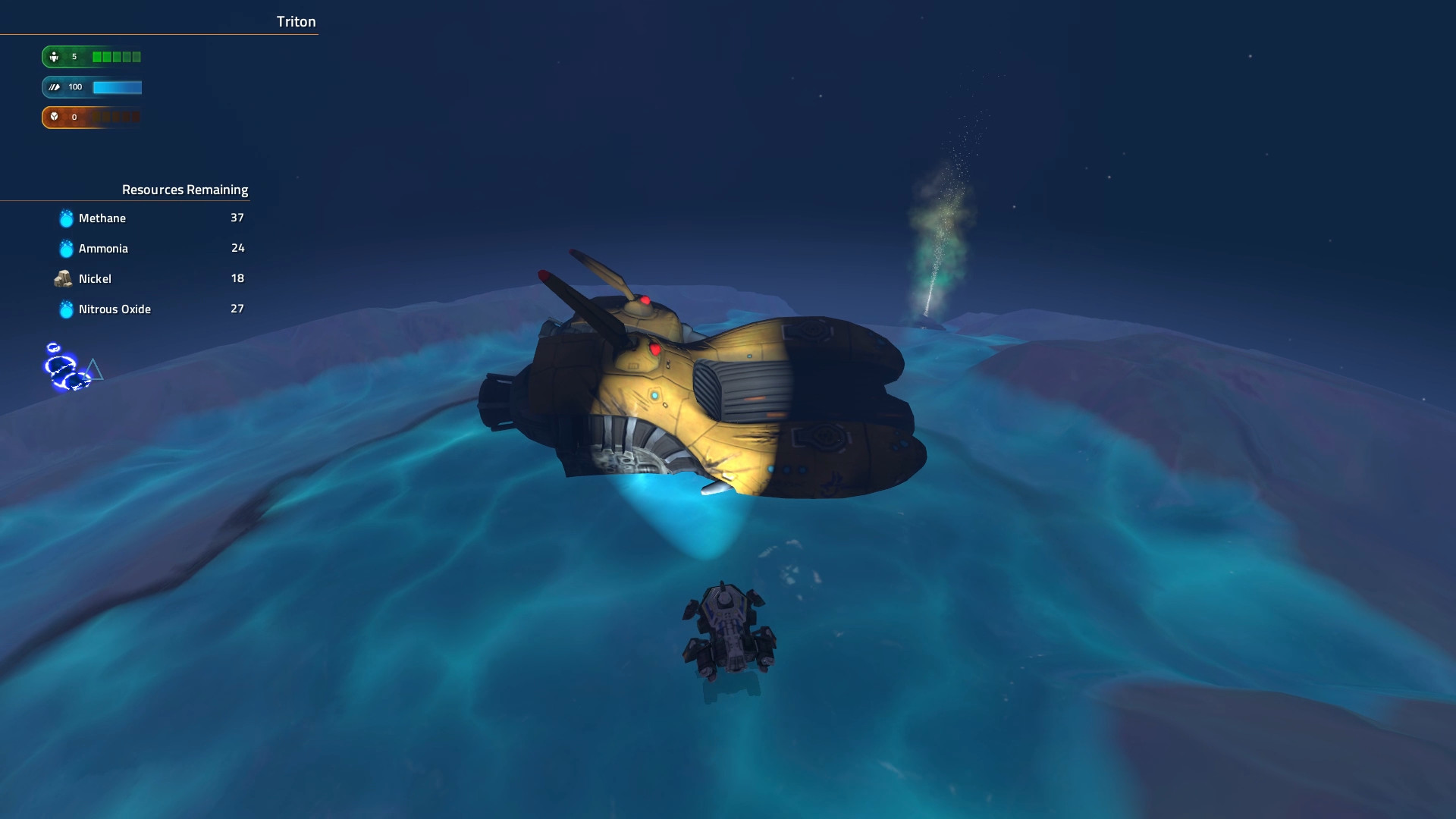Click the Ammonia count showing 24

237,248
